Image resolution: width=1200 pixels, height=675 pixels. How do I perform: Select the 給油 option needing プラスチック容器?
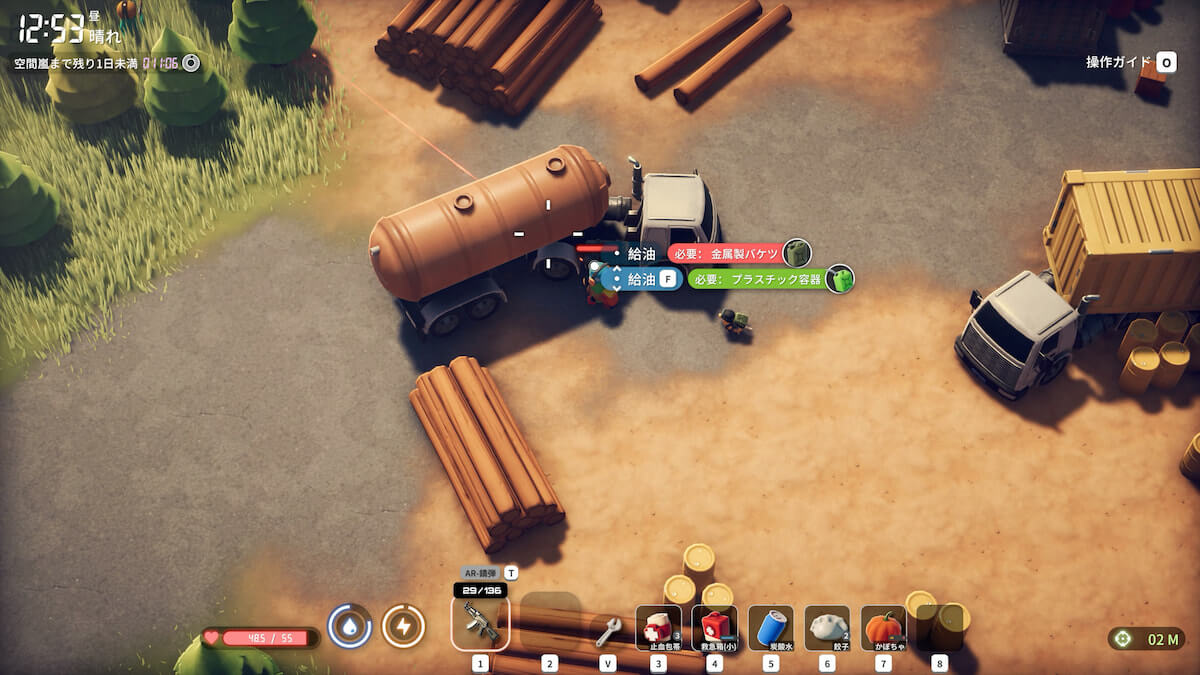[641, 279]
